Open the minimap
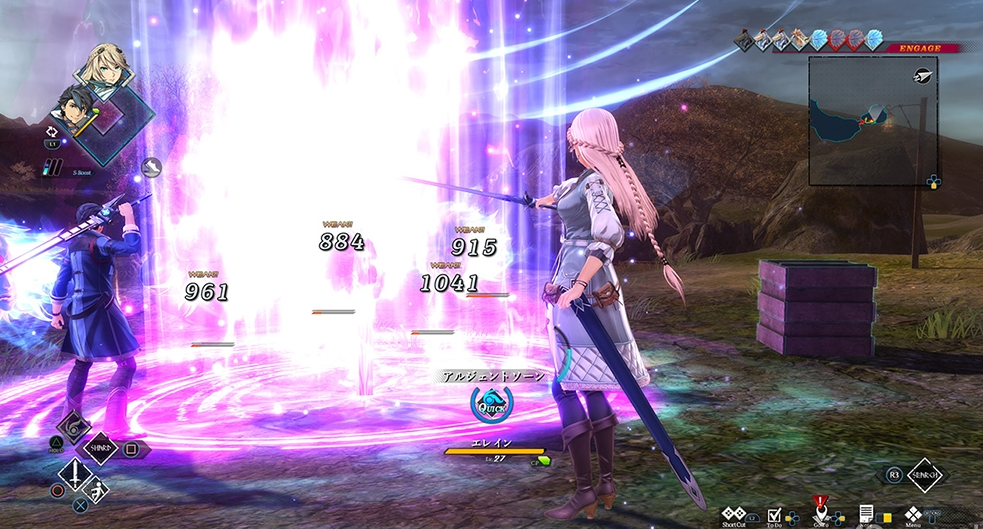 pyautogui.click(x=872, y=120)
